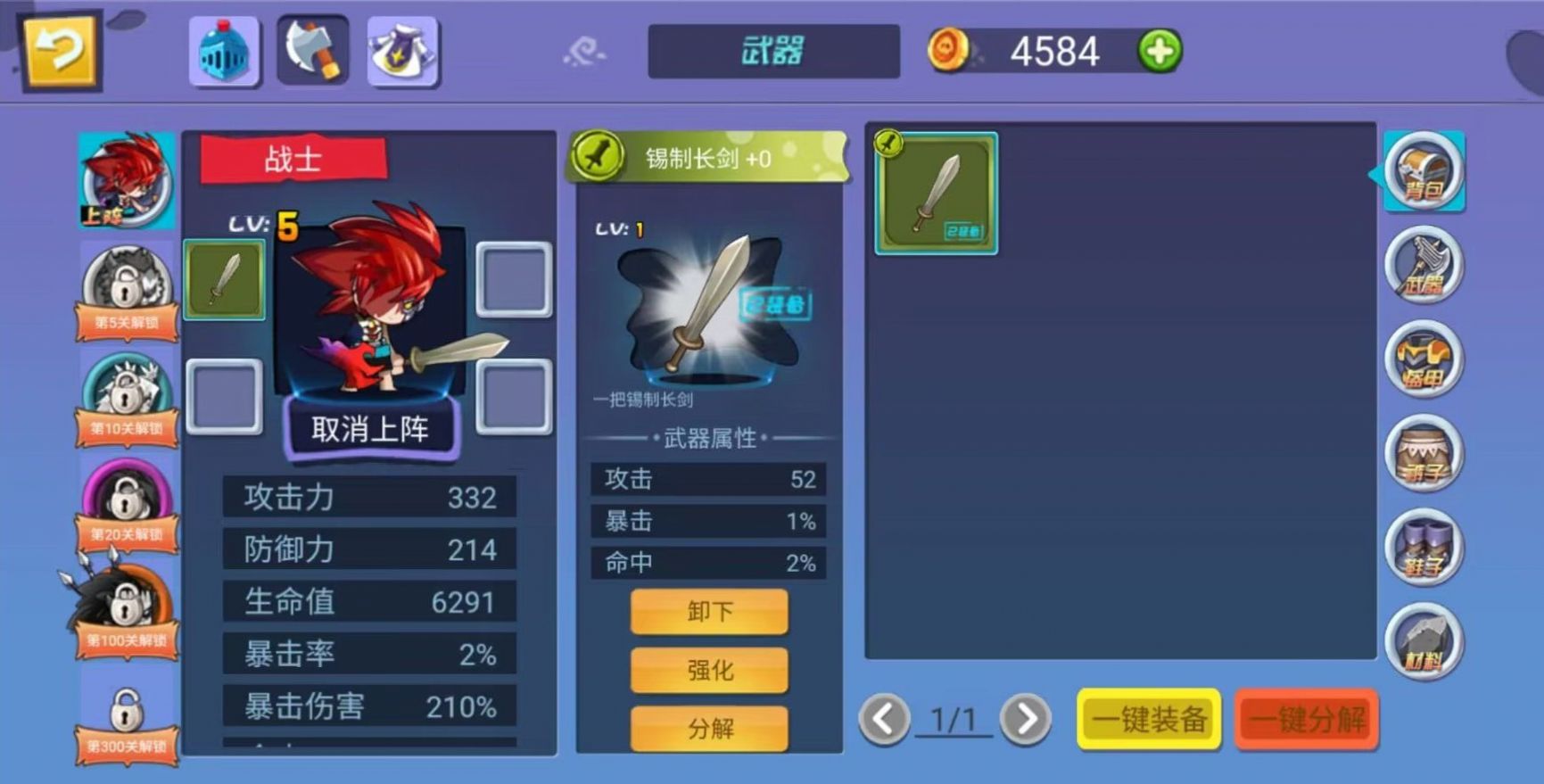Select the tin longsword thumbnail in inventory grid
The image size is (1544, 784).
(937, 190)
